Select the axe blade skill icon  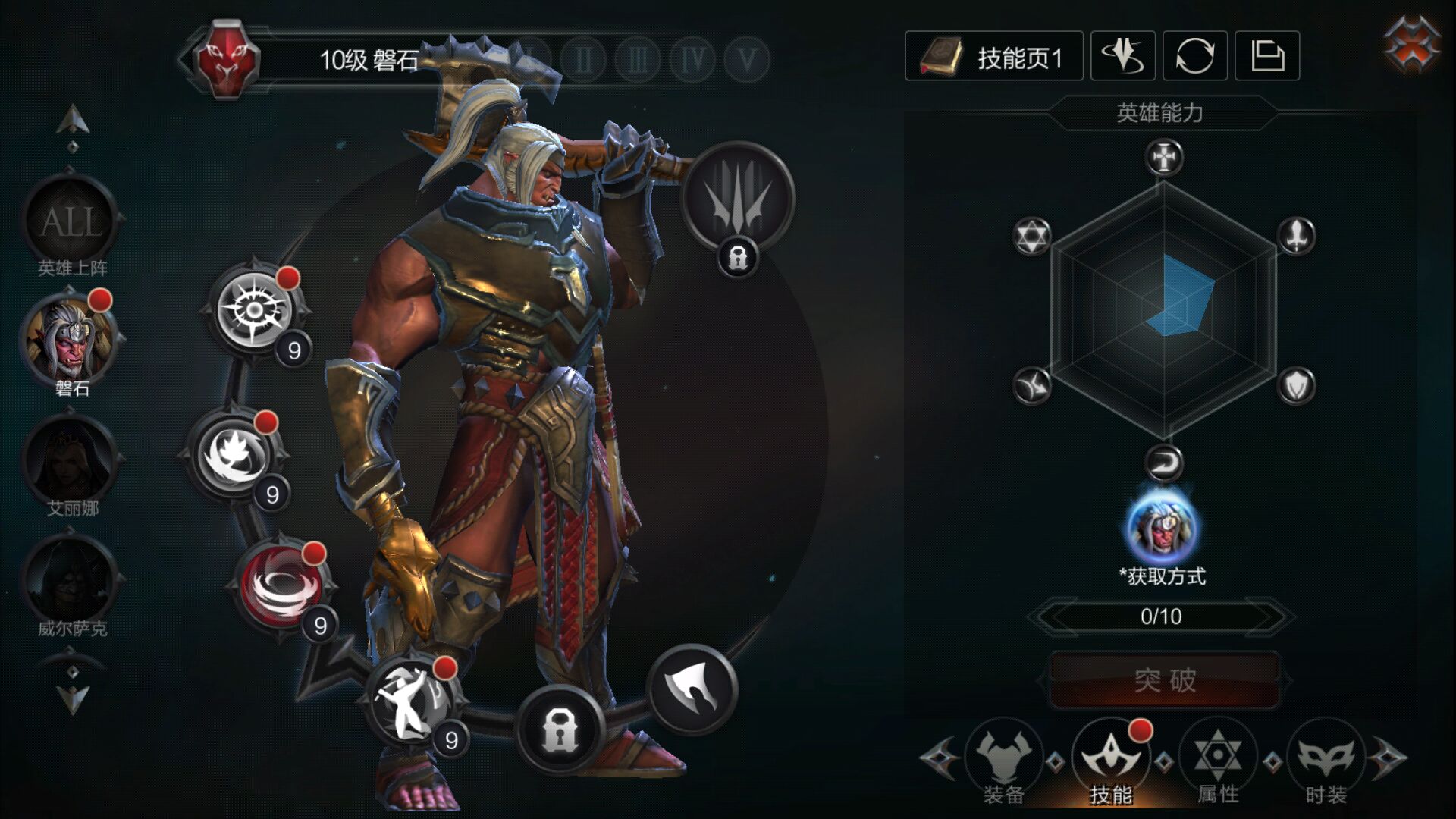(x=692, y=689)
